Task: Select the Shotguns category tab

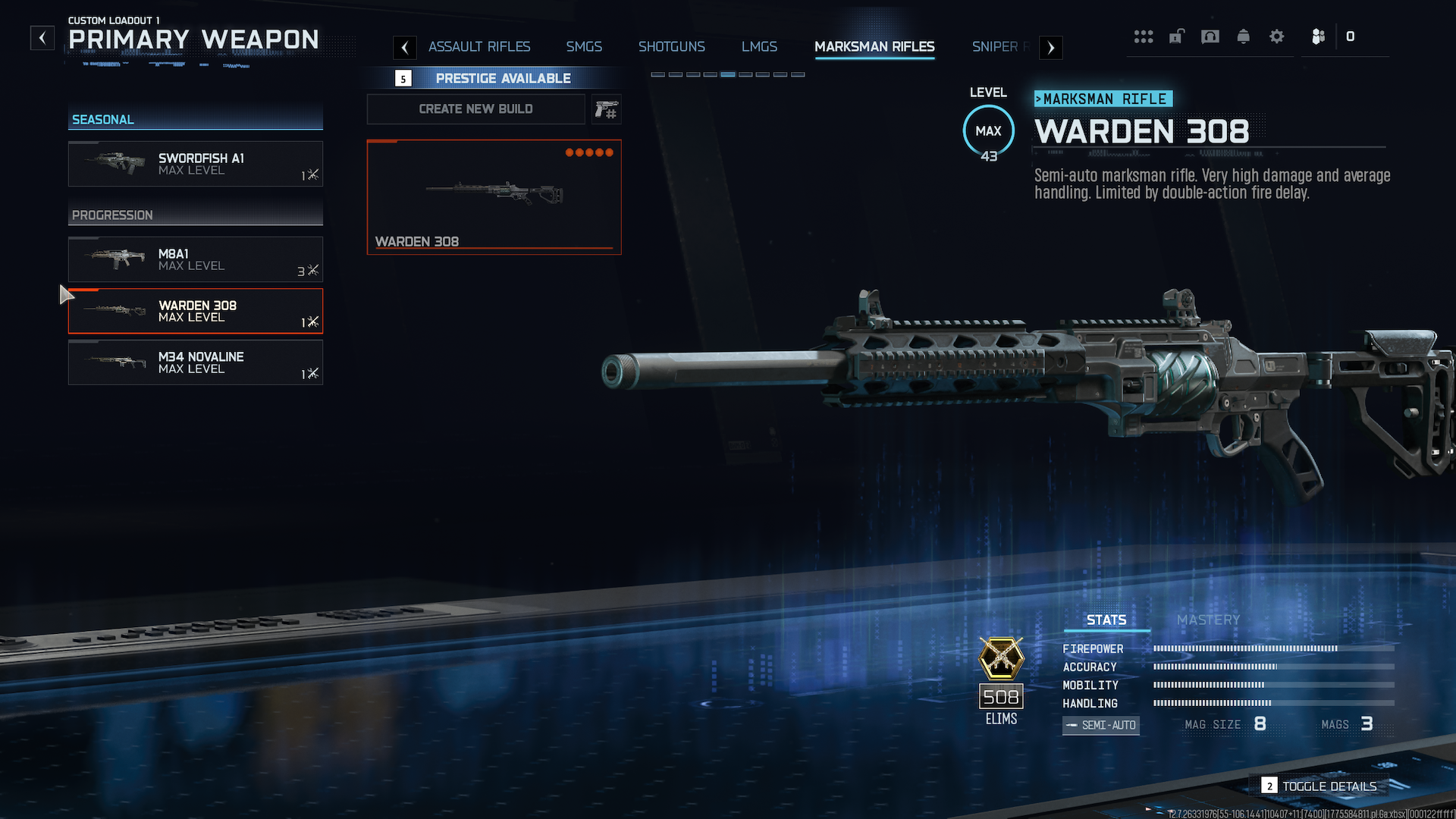Action: click(671, 47)
